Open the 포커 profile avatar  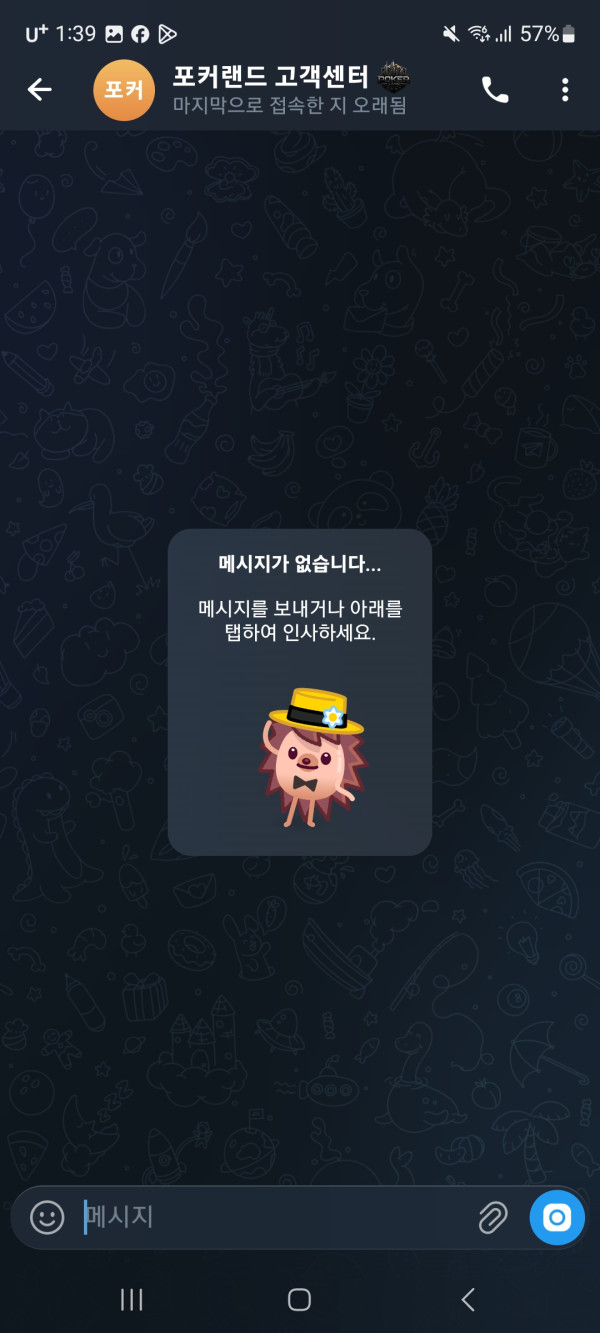[x=124, y=90]
